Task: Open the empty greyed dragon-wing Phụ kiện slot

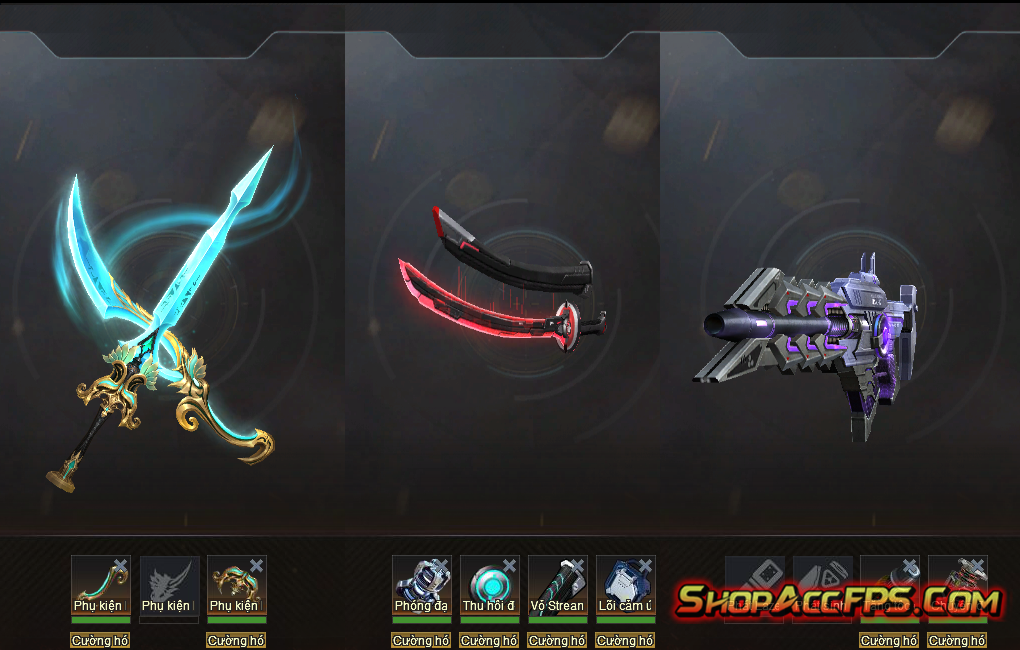Action: tap(169, 583)
